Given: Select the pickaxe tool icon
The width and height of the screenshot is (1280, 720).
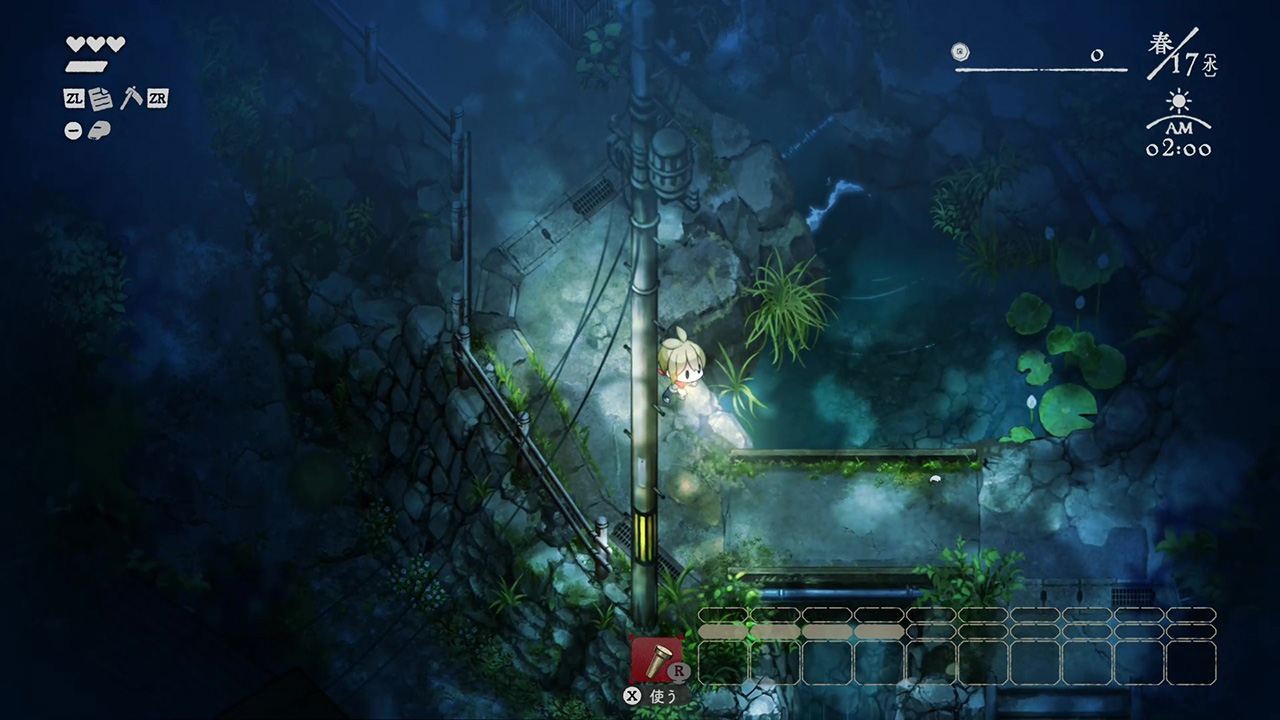Looking at the screenshot, I should pyautogui.click(x=129, y=98).
